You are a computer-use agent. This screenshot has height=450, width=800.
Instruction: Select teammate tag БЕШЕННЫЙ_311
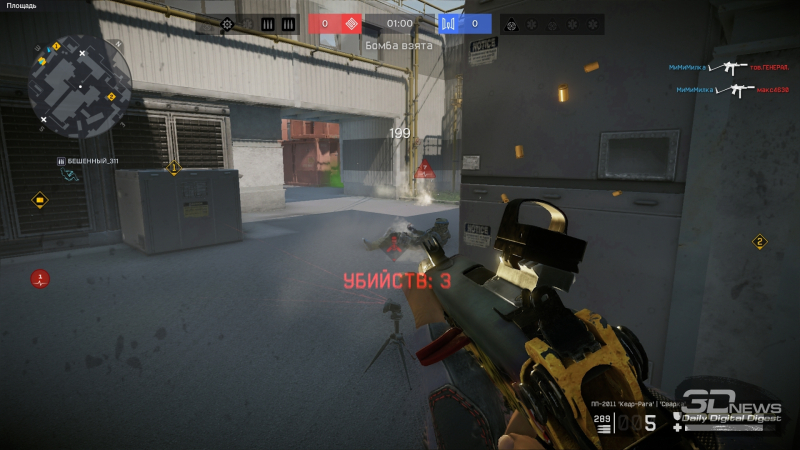click(x=87, y=161)
